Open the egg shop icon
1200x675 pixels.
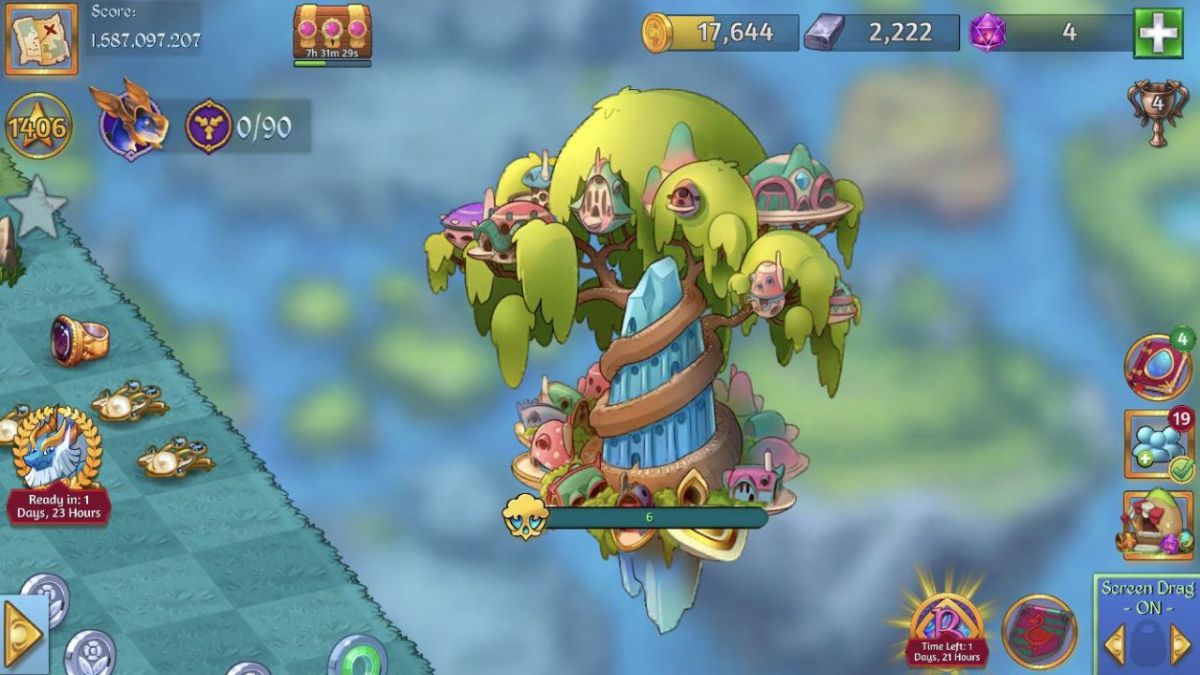[1157, 524]
